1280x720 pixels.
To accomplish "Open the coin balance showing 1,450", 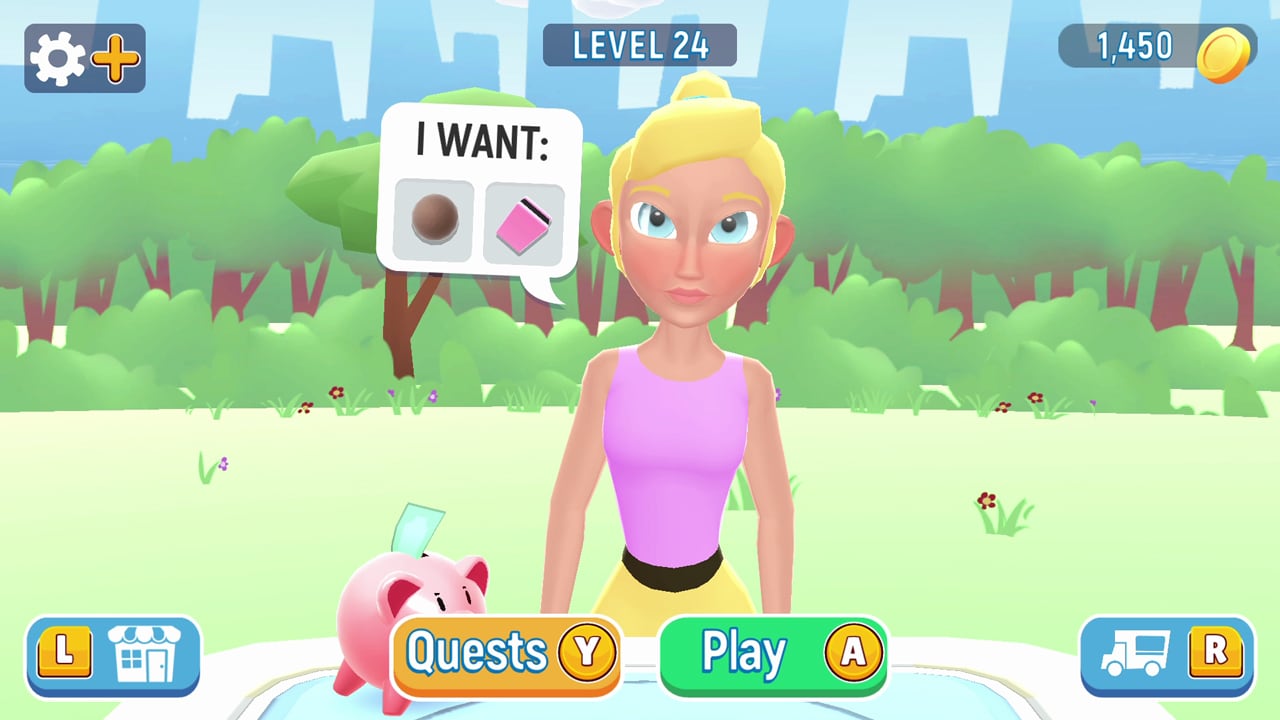I will 1133,46.
